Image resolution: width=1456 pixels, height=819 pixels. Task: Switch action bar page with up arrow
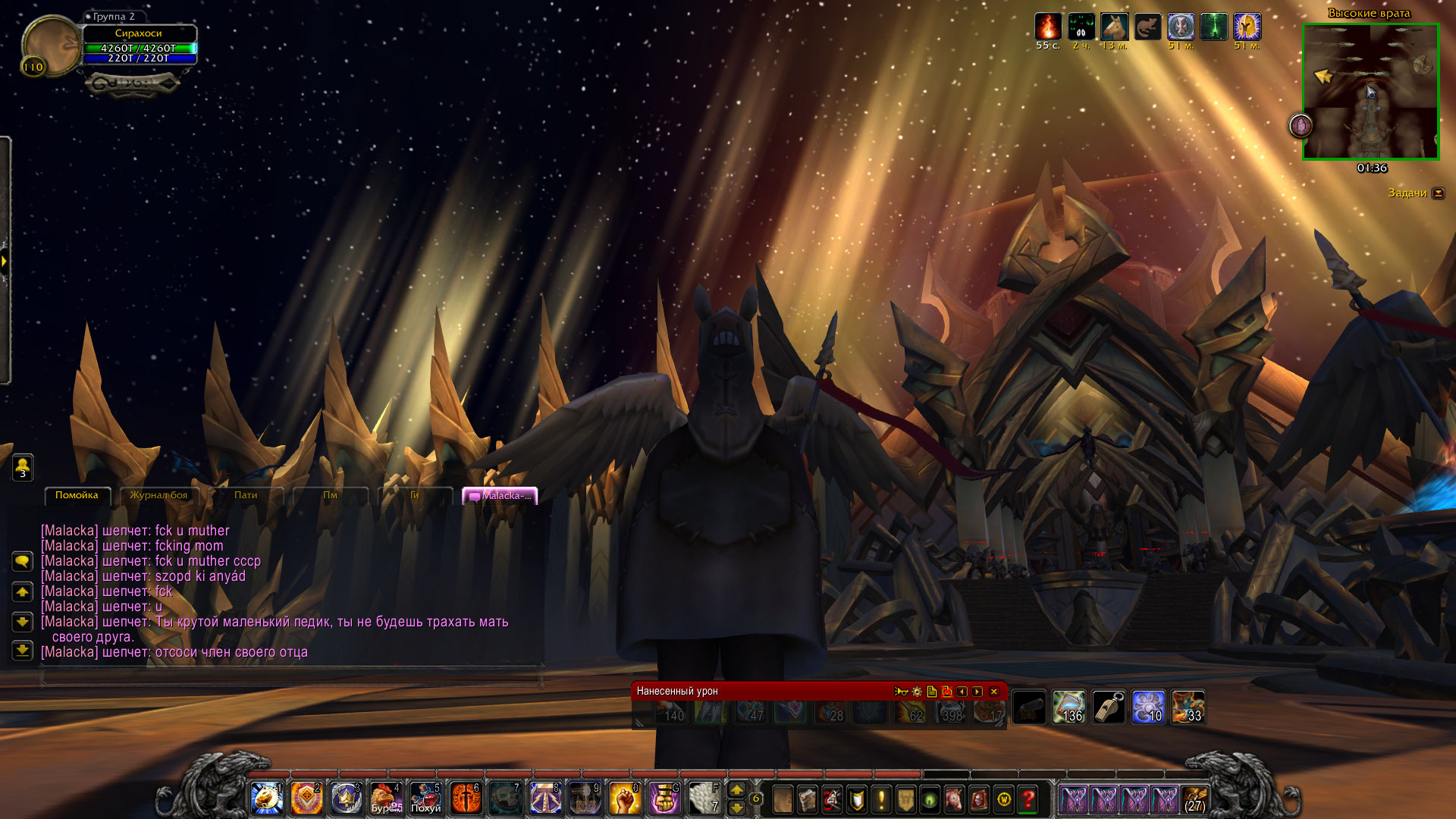736,790
